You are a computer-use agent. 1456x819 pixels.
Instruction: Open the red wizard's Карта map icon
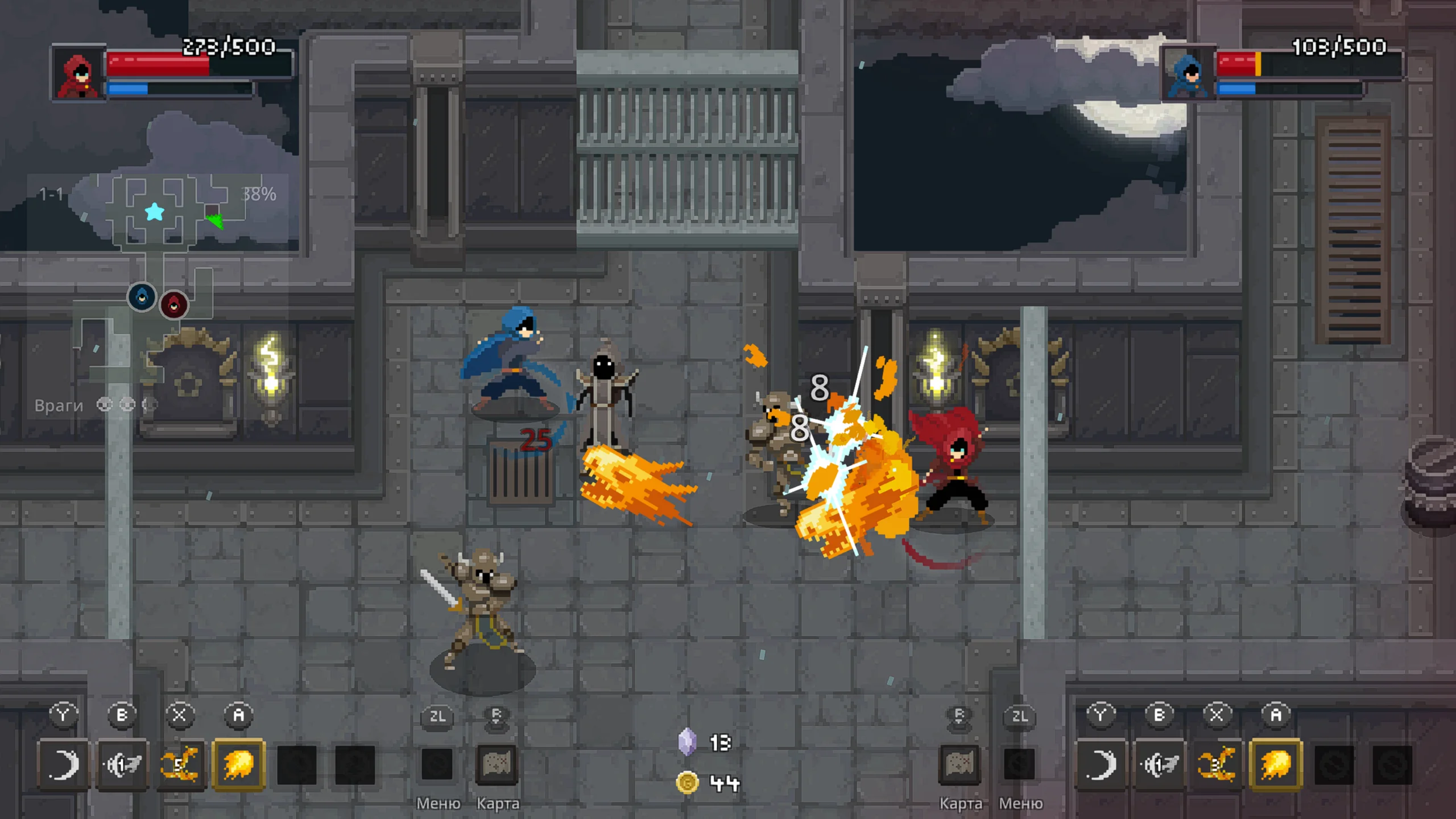click(496, 764)
